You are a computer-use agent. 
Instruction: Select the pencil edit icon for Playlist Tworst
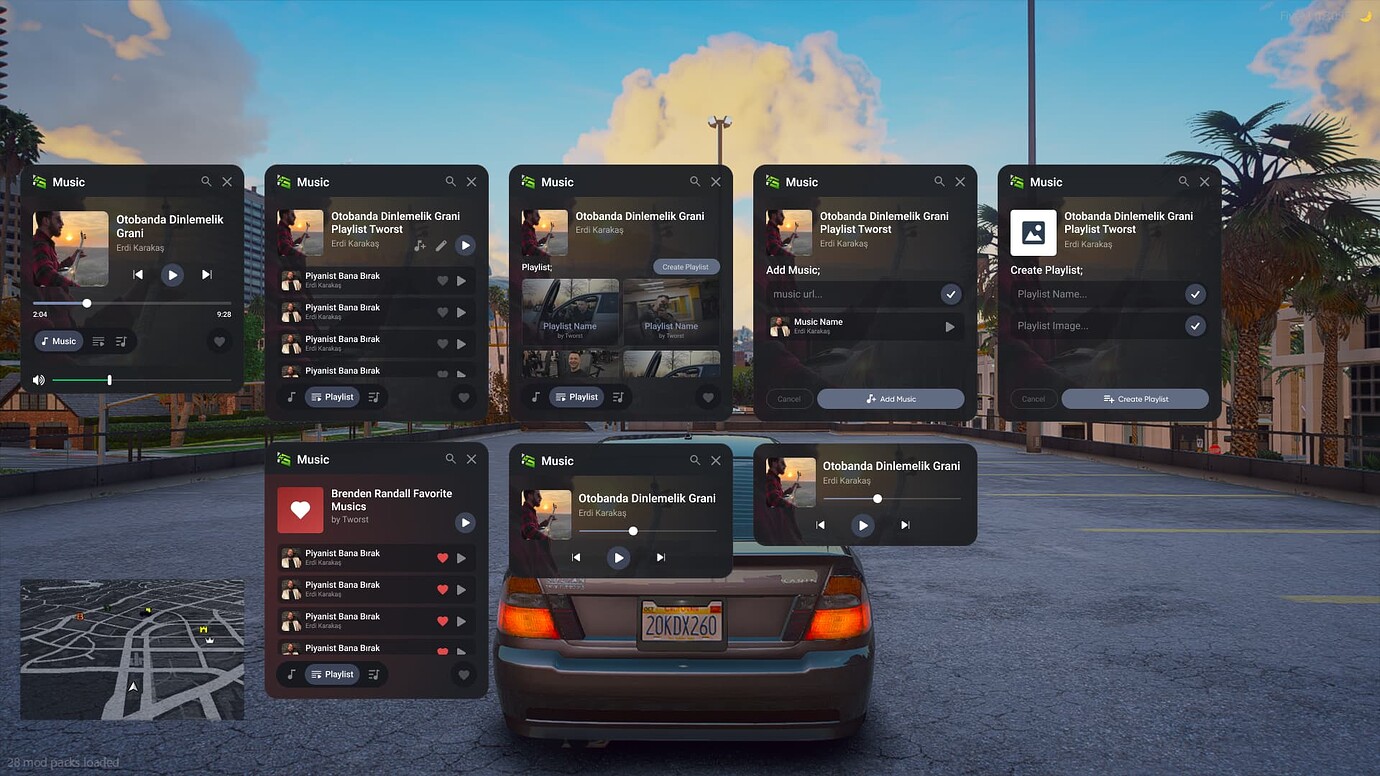point(441,245)
